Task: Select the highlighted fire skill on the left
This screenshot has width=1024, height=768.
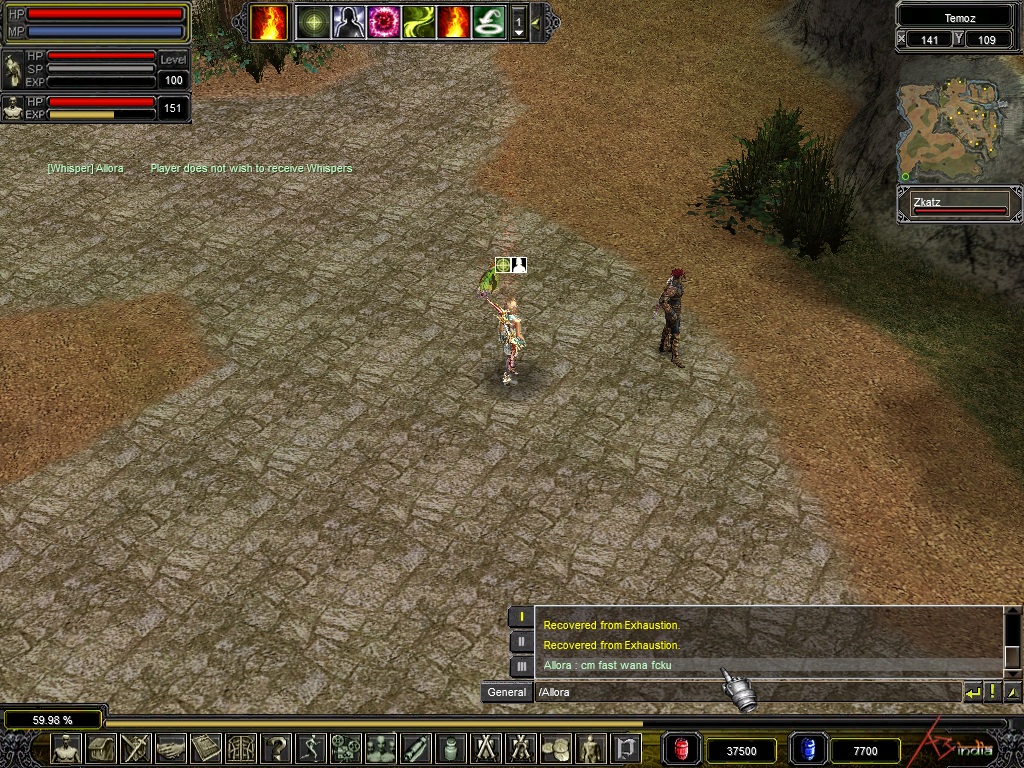Action: click(269, 22)
